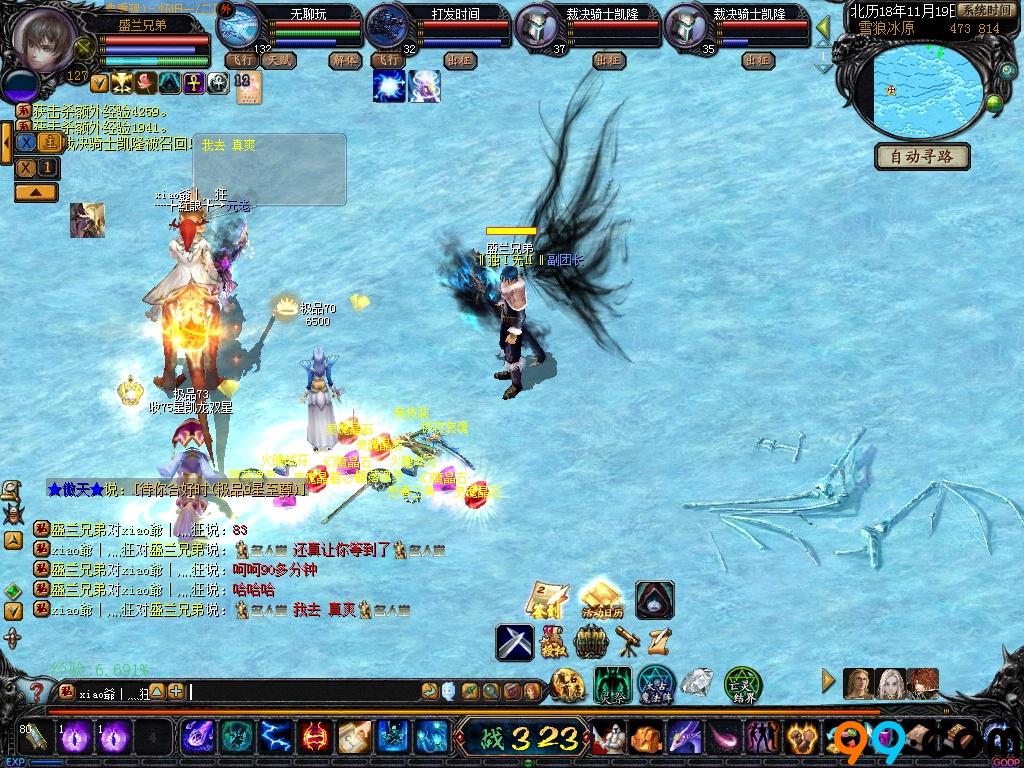Image resolution: width=1024 pixels, height=768 pixels.
Task: Activate the crossed swords attack icon
Action: tap(515, 642)
